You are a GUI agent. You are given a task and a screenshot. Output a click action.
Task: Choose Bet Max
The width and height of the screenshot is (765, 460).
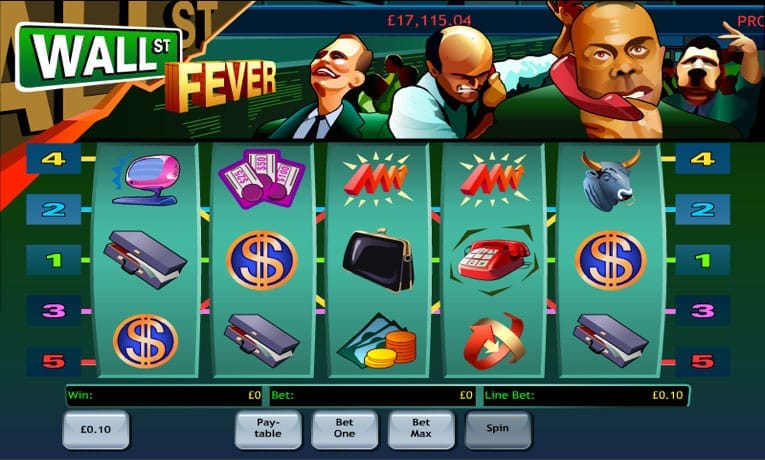tap(421, 429)
